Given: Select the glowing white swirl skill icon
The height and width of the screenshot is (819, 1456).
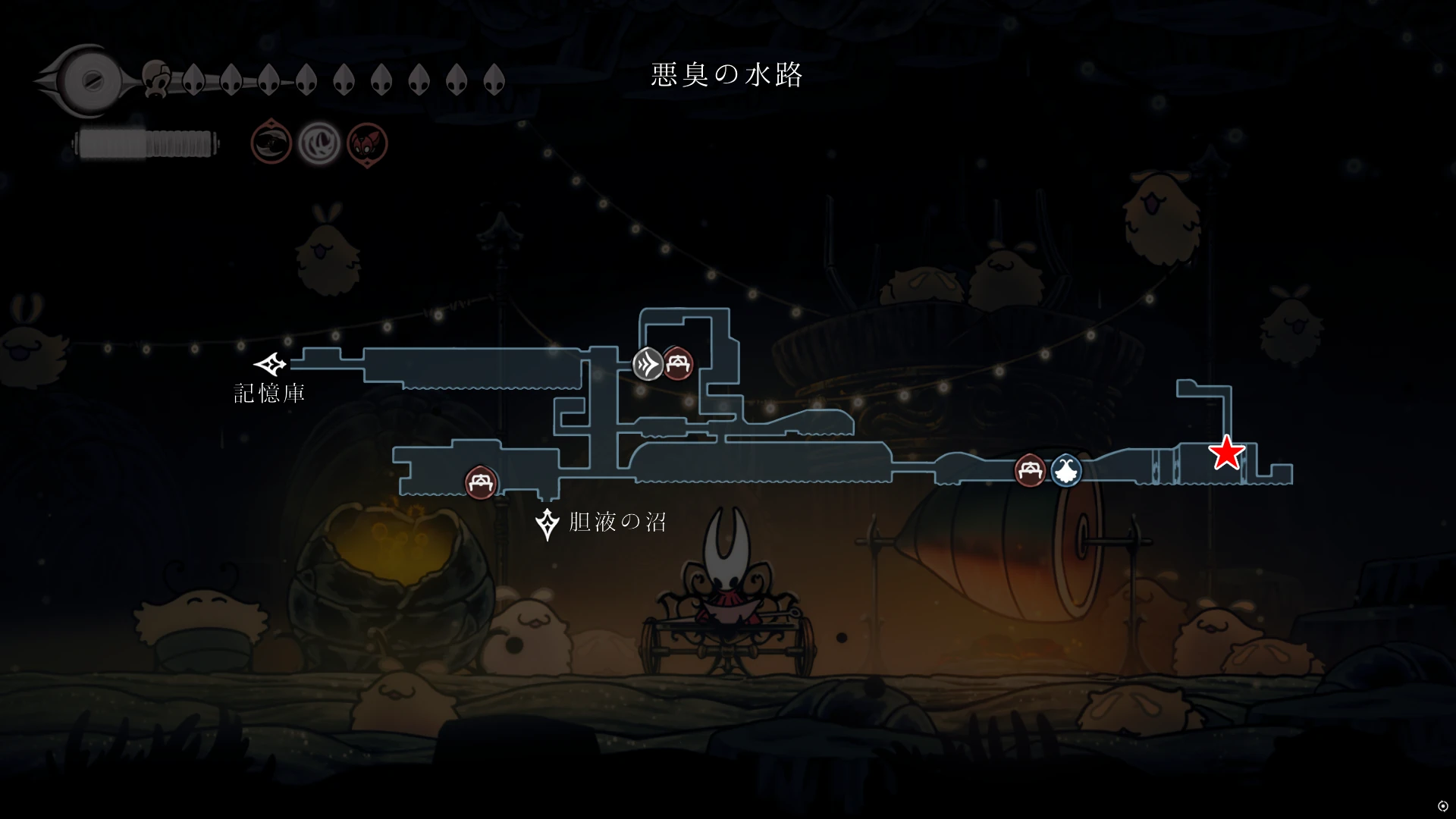Looking at the screenshot, I should tap(318, 143).
